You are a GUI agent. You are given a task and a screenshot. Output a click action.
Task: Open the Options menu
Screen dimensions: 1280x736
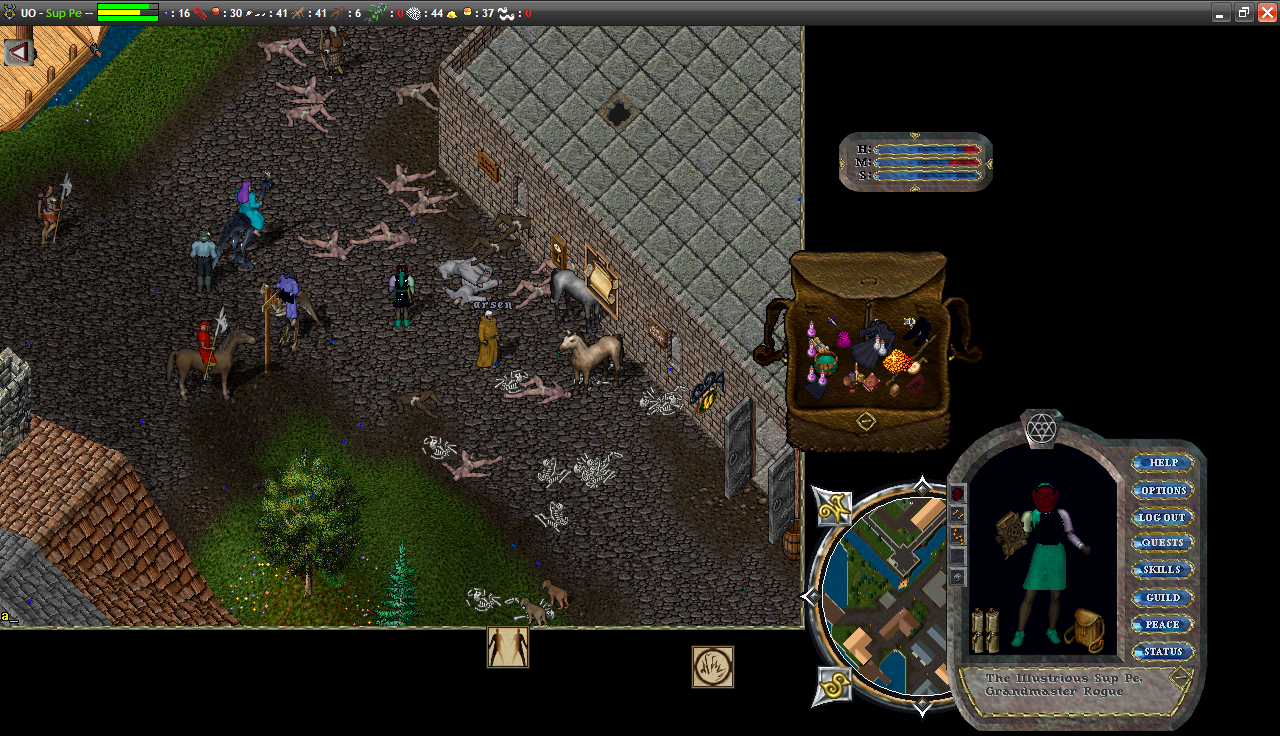point(1163,490)
